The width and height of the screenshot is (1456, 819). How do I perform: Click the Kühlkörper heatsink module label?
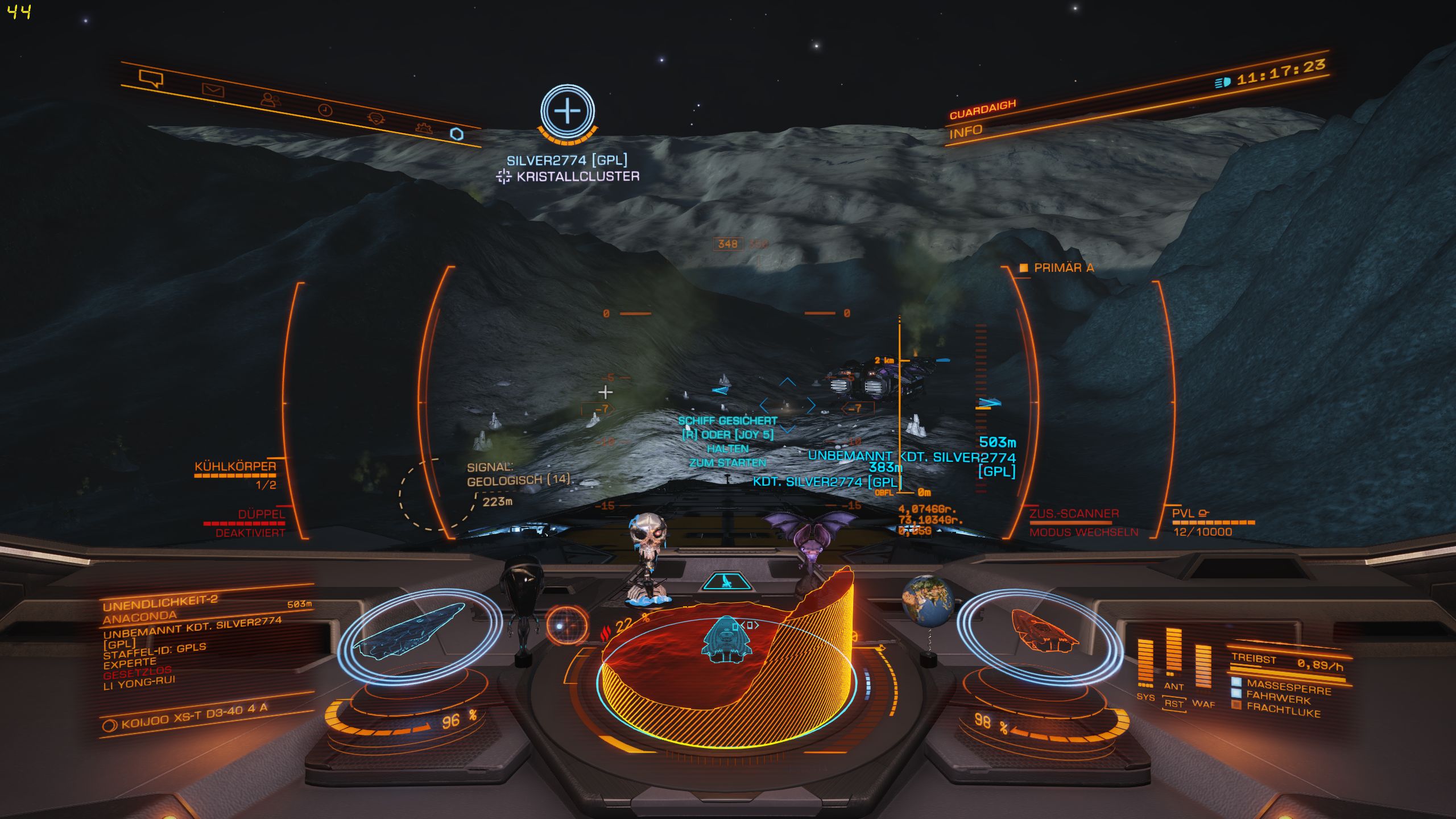click(x=235, y=467)
